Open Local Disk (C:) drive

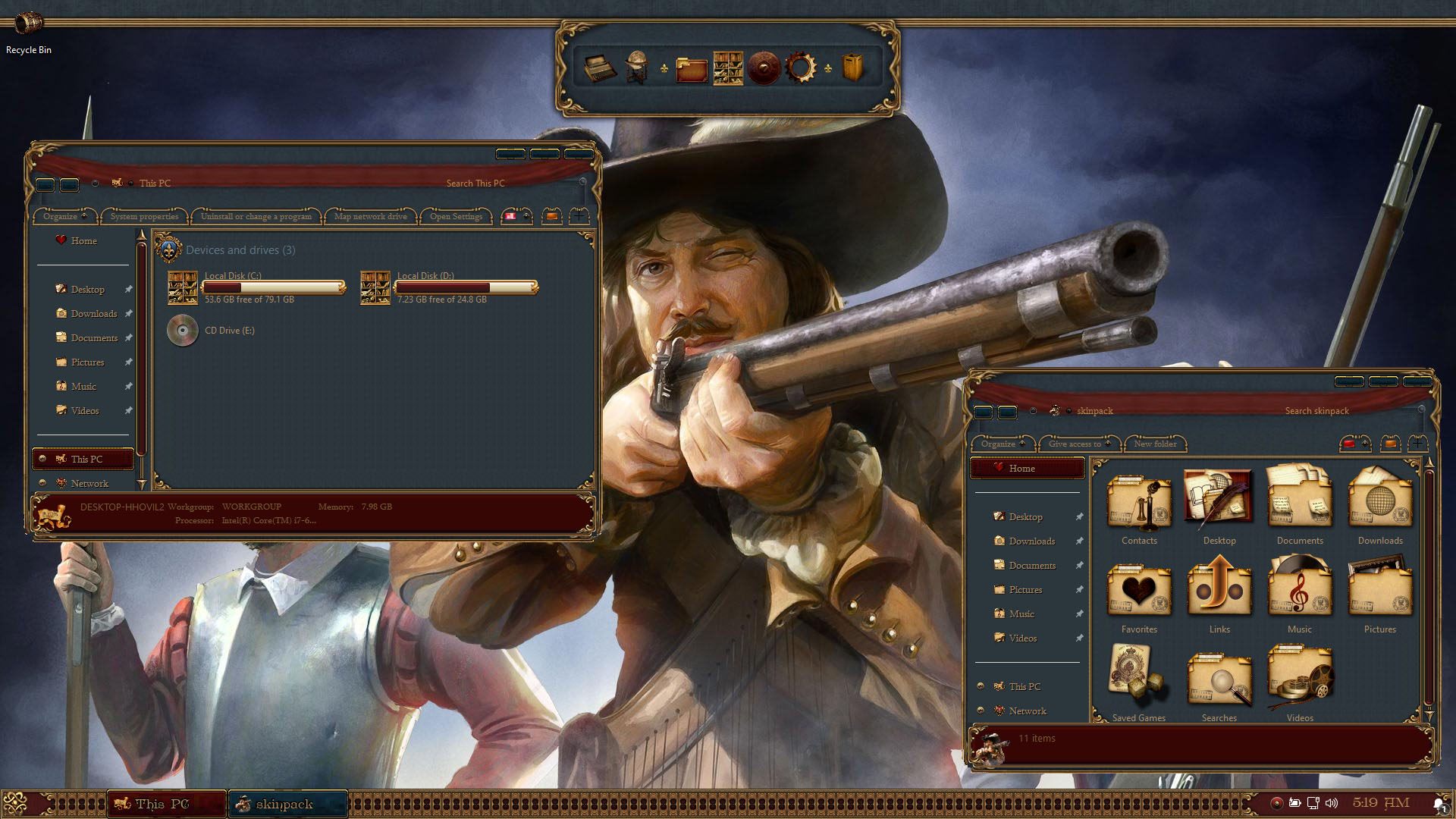tap(183, 287)
